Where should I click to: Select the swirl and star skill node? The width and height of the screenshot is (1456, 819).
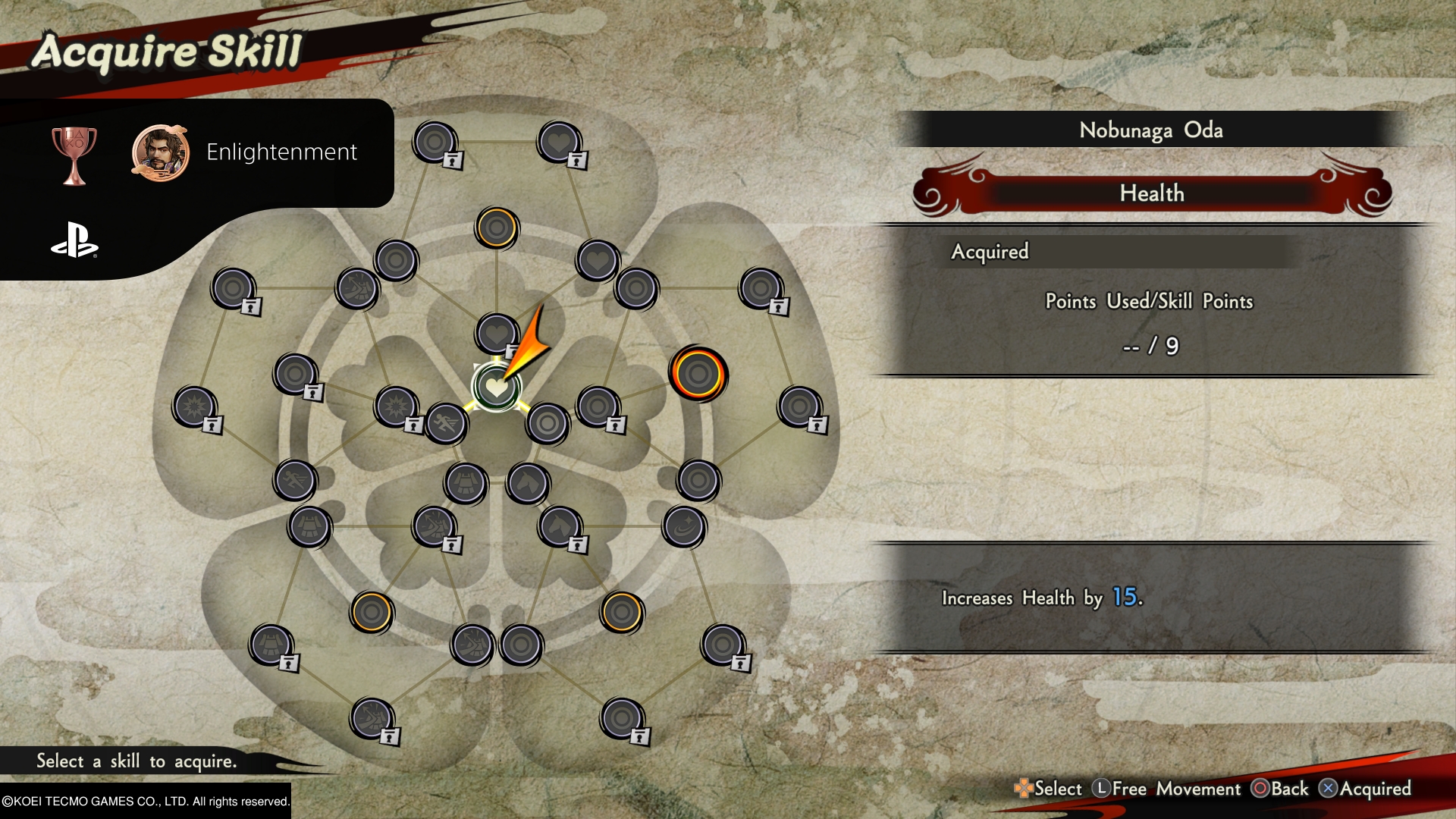click(684, 526)
